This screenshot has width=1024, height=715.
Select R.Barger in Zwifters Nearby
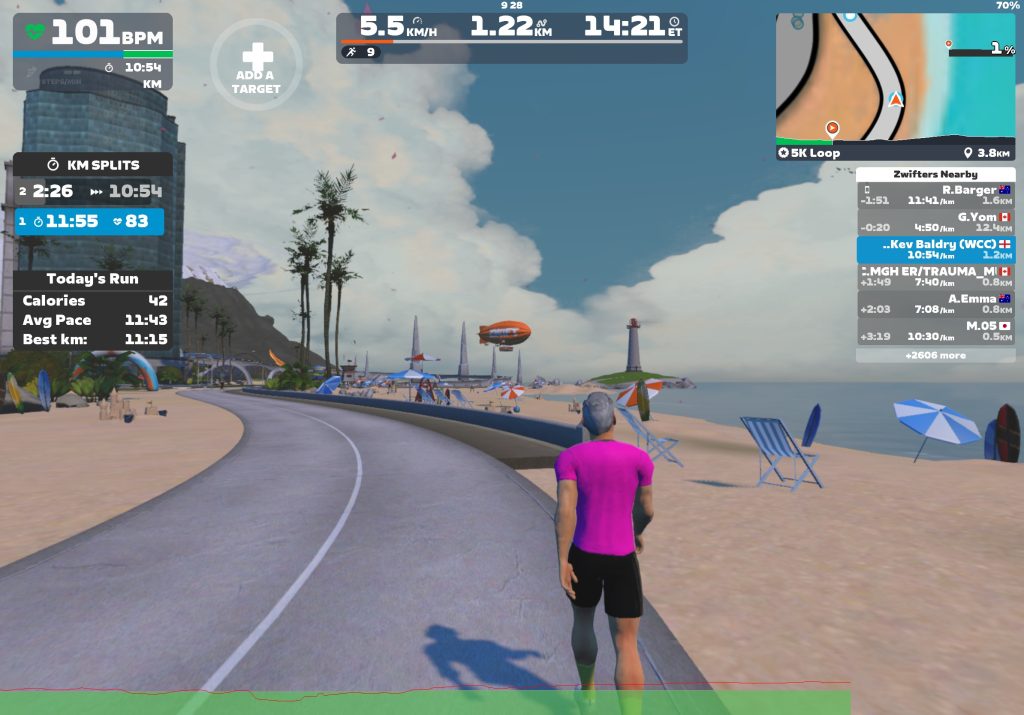coord(935,195)
